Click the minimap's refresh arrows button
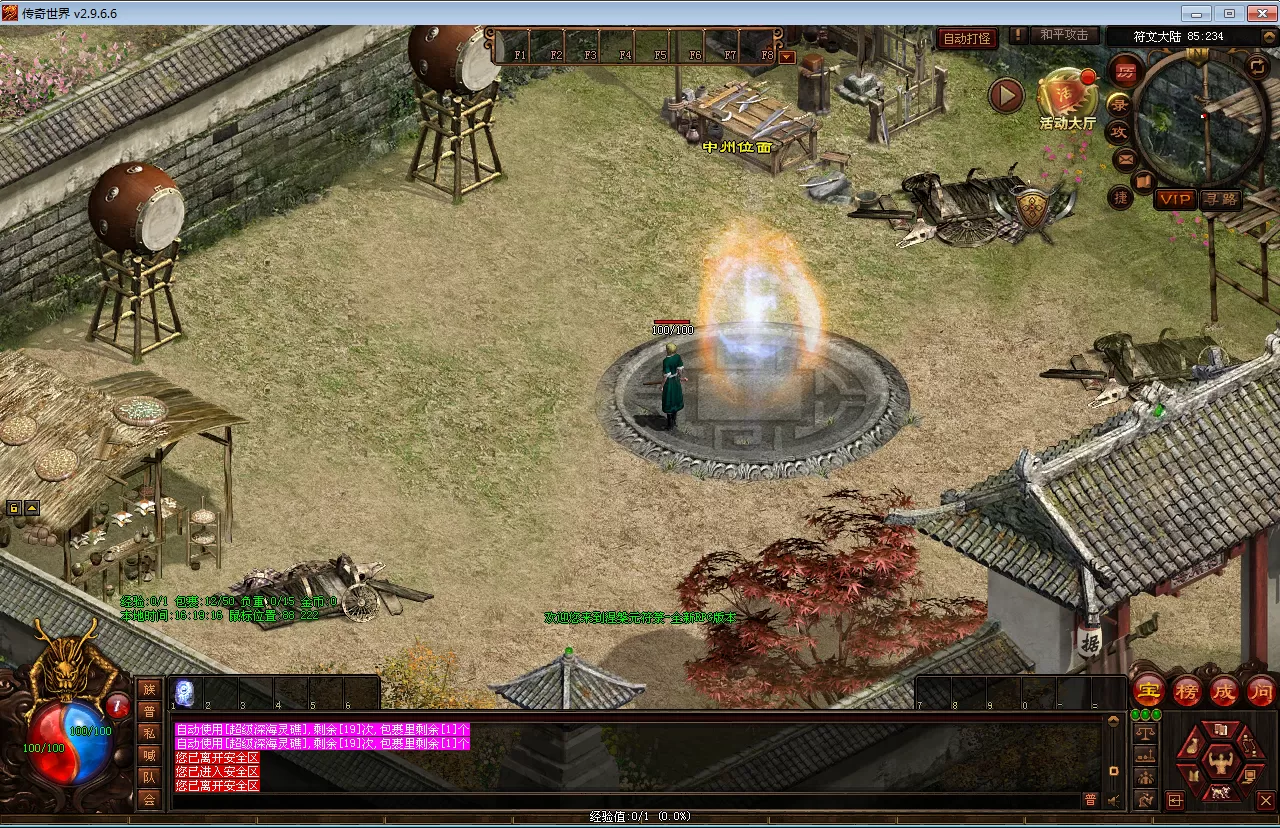1280x828 pixels. click(1257, 66)
